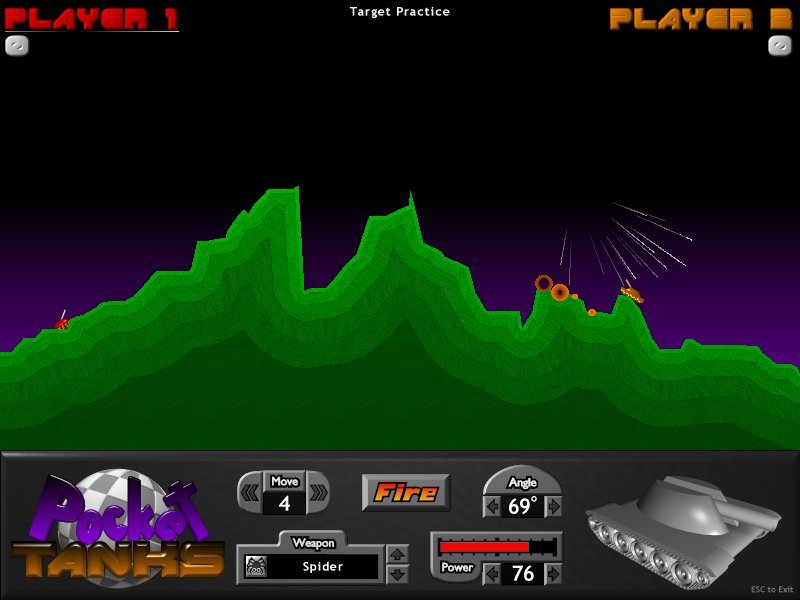Screen dimensions: 800x600
Task: Increase the firing angle
Action: coord(555,507)
